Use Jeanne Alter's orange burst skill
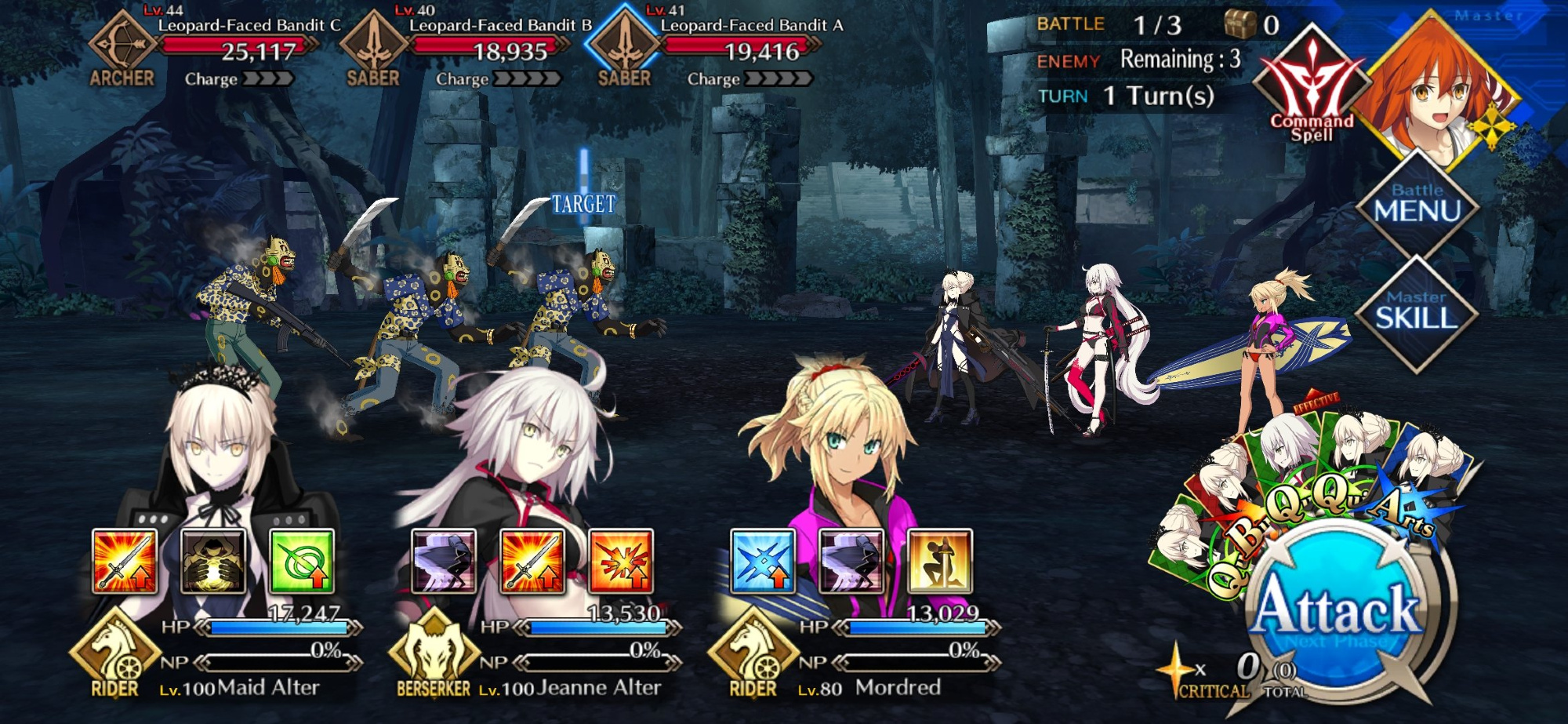The width and height of the screenshot is (1568, 724). pyautogui.click(x=621, y=561)
